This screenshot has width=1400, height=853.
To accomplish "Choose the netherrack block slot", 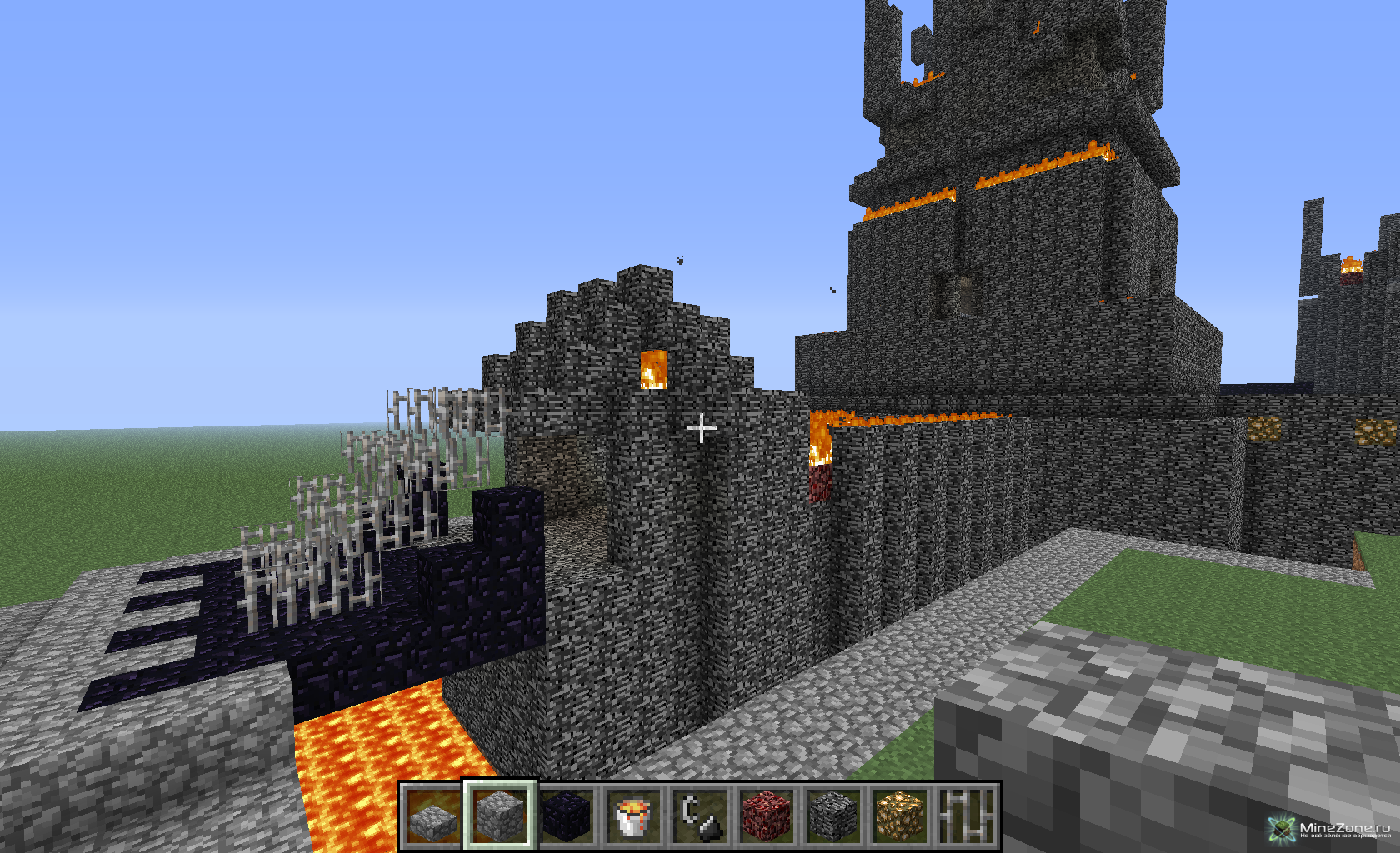I will coord(766,816).
